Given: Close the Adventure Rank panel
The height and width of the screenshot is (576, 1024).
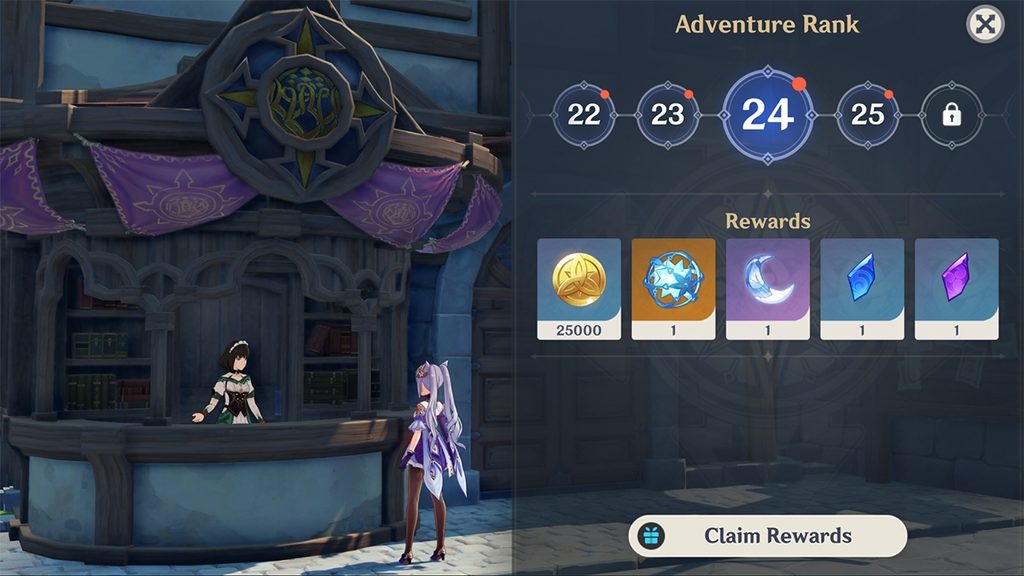Looking at the screenshot, I should point(985,25).
